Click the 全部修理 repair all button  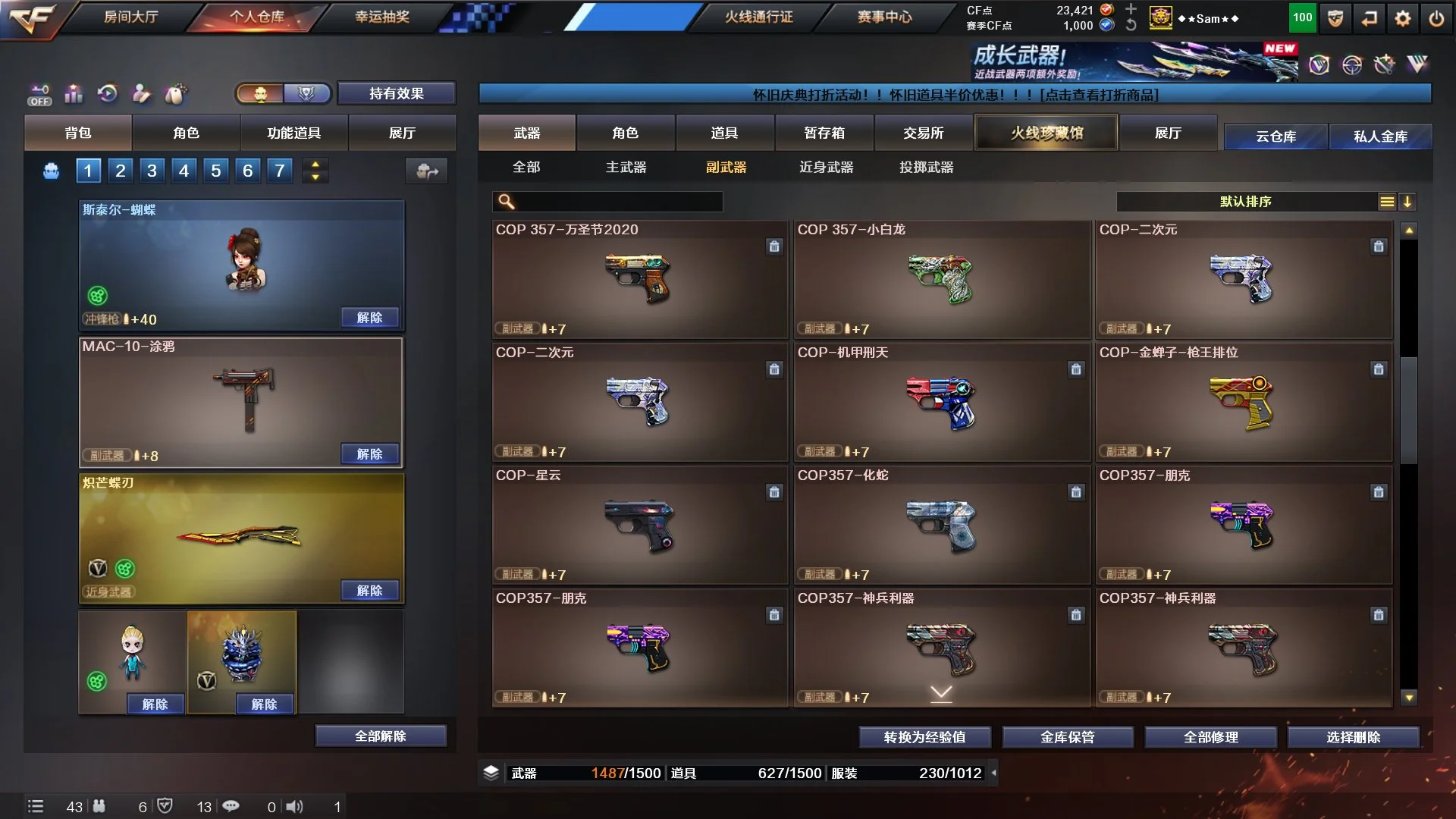[x=1210, y=737]
